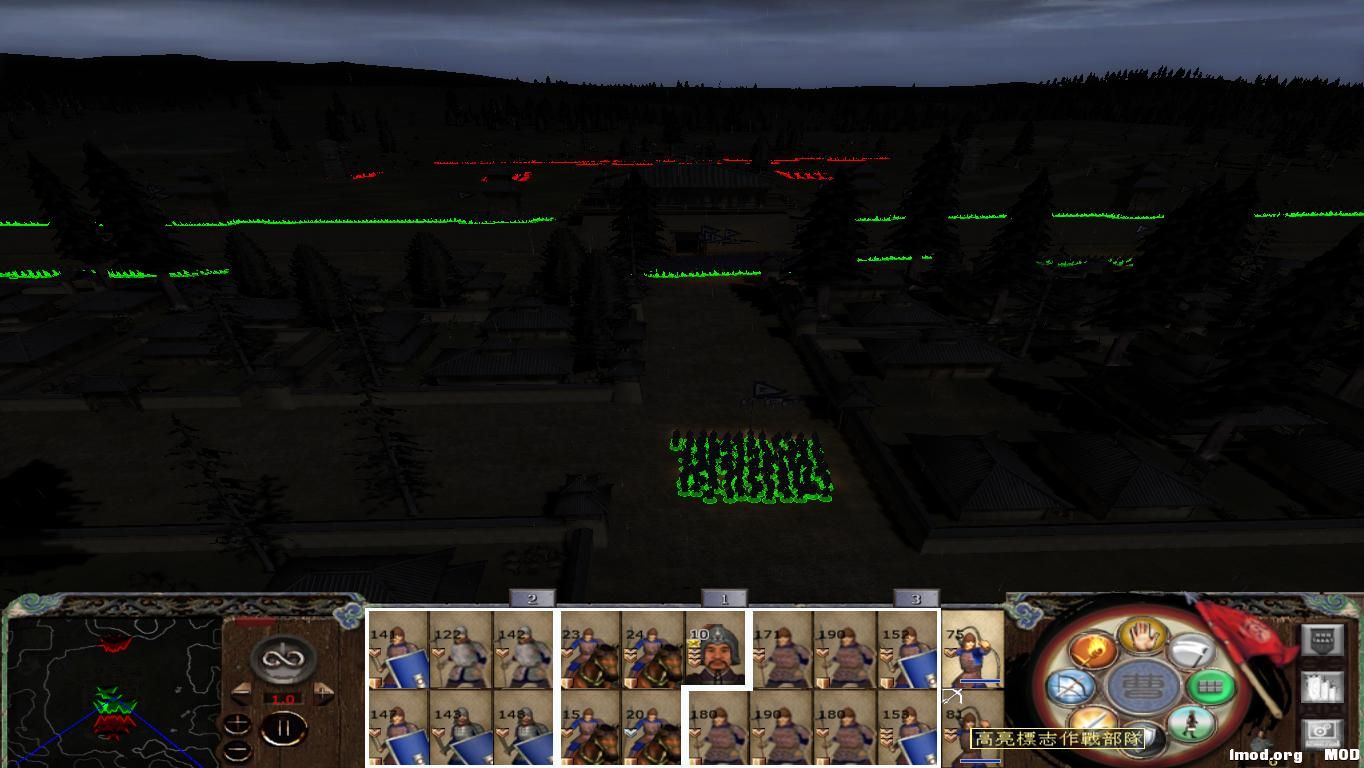Open camera options with the bottom-right camera icon

[1321, 731]
